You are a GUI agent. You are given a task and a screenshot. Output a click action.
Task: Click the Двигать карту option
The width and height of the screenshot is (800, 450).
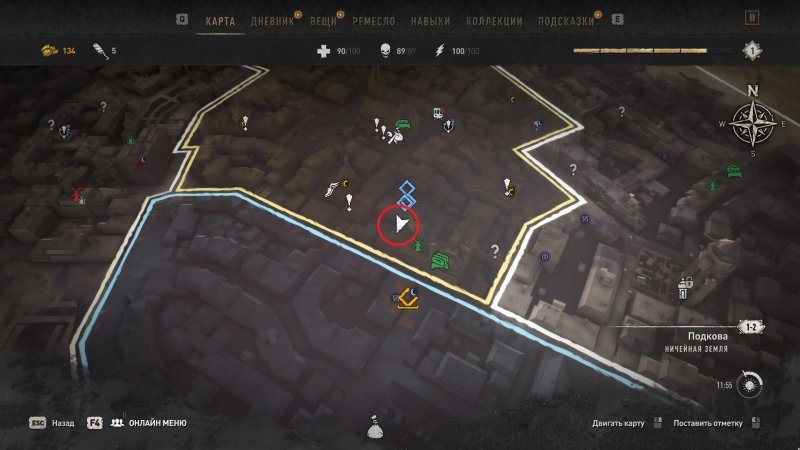[x=620, y=423]
